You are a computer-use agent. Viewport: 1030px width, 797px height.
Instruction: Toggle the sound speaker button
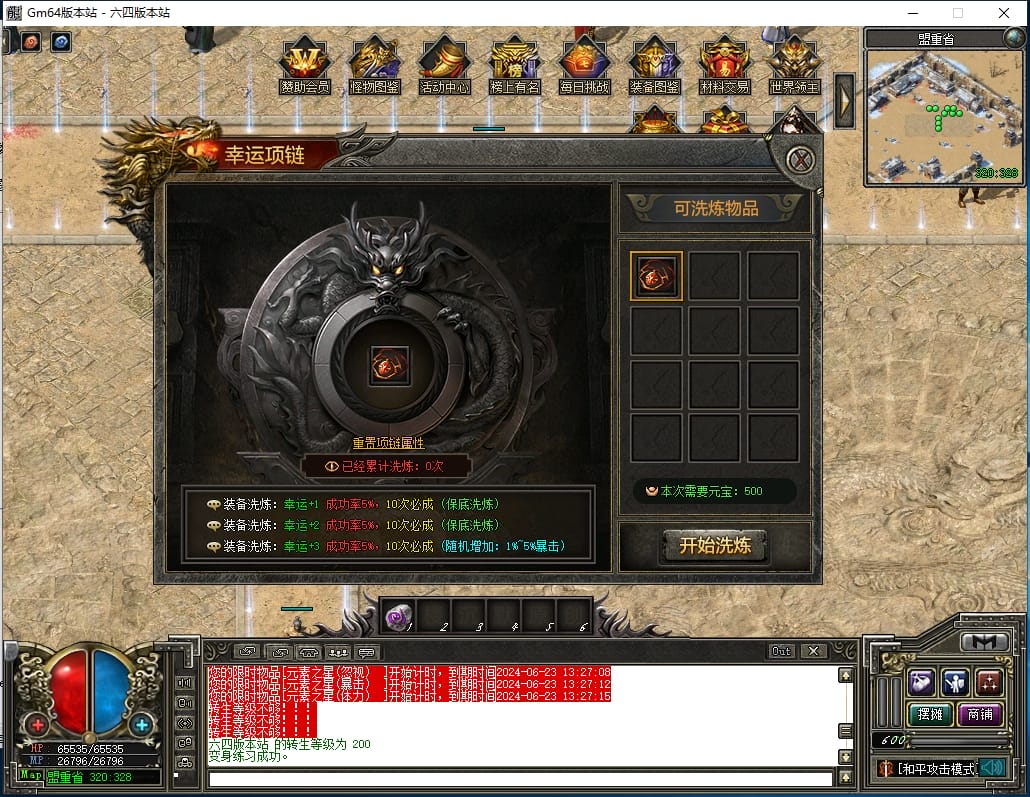coord(992,768)
